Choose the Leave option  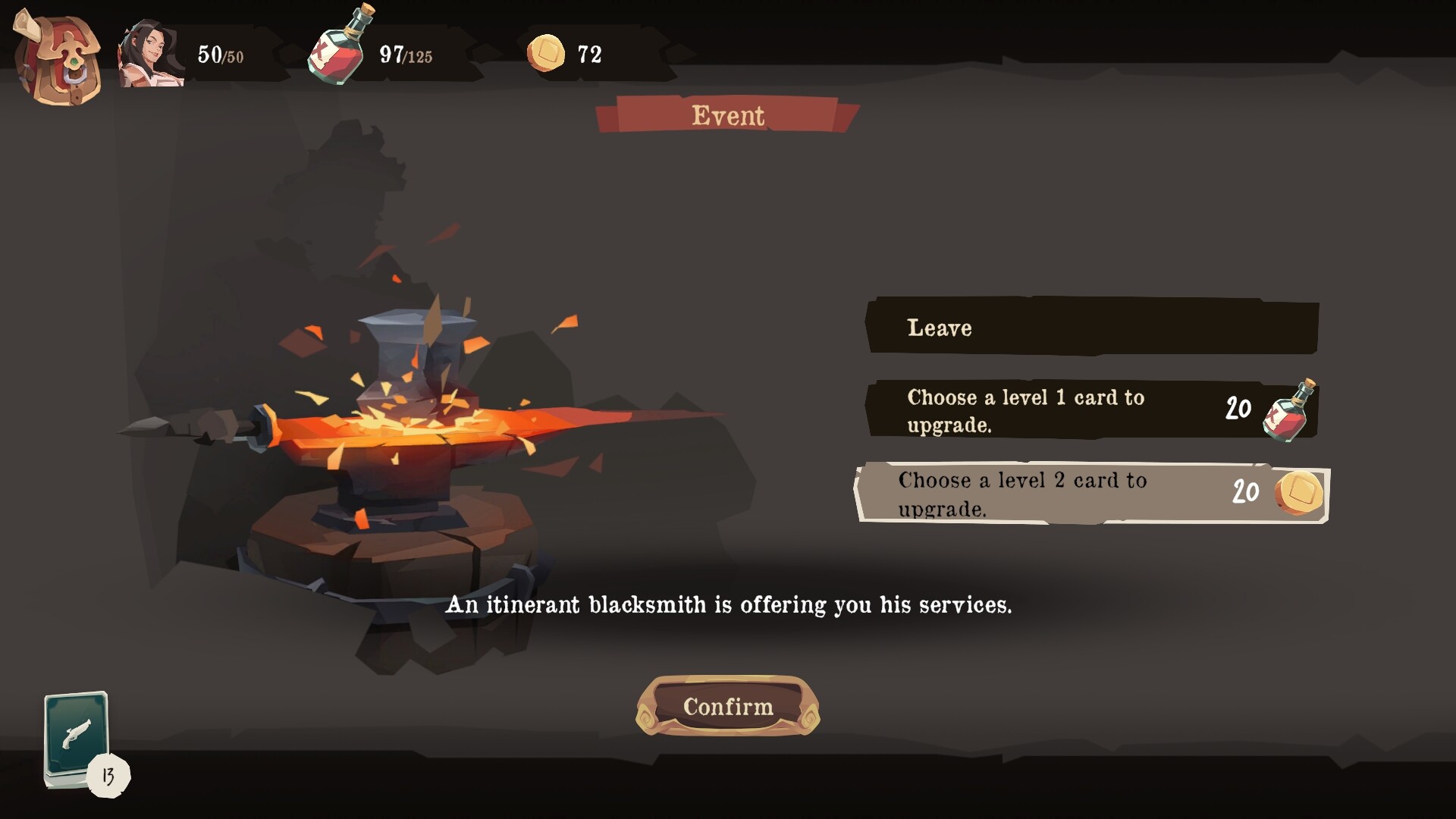(x=1091, y=327)
